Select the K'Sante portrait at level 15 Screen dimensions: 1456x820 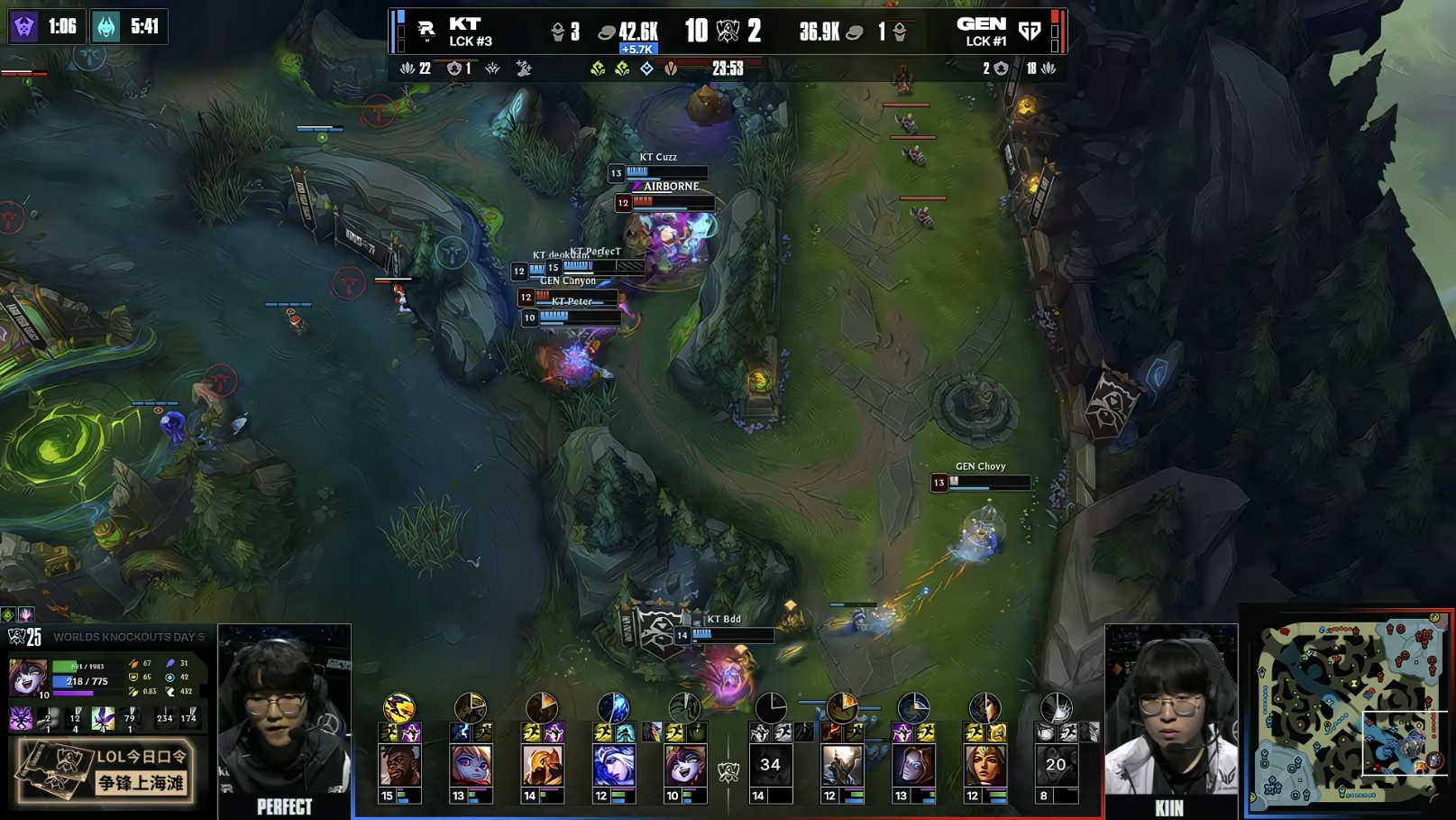click(x=399, y=765)
